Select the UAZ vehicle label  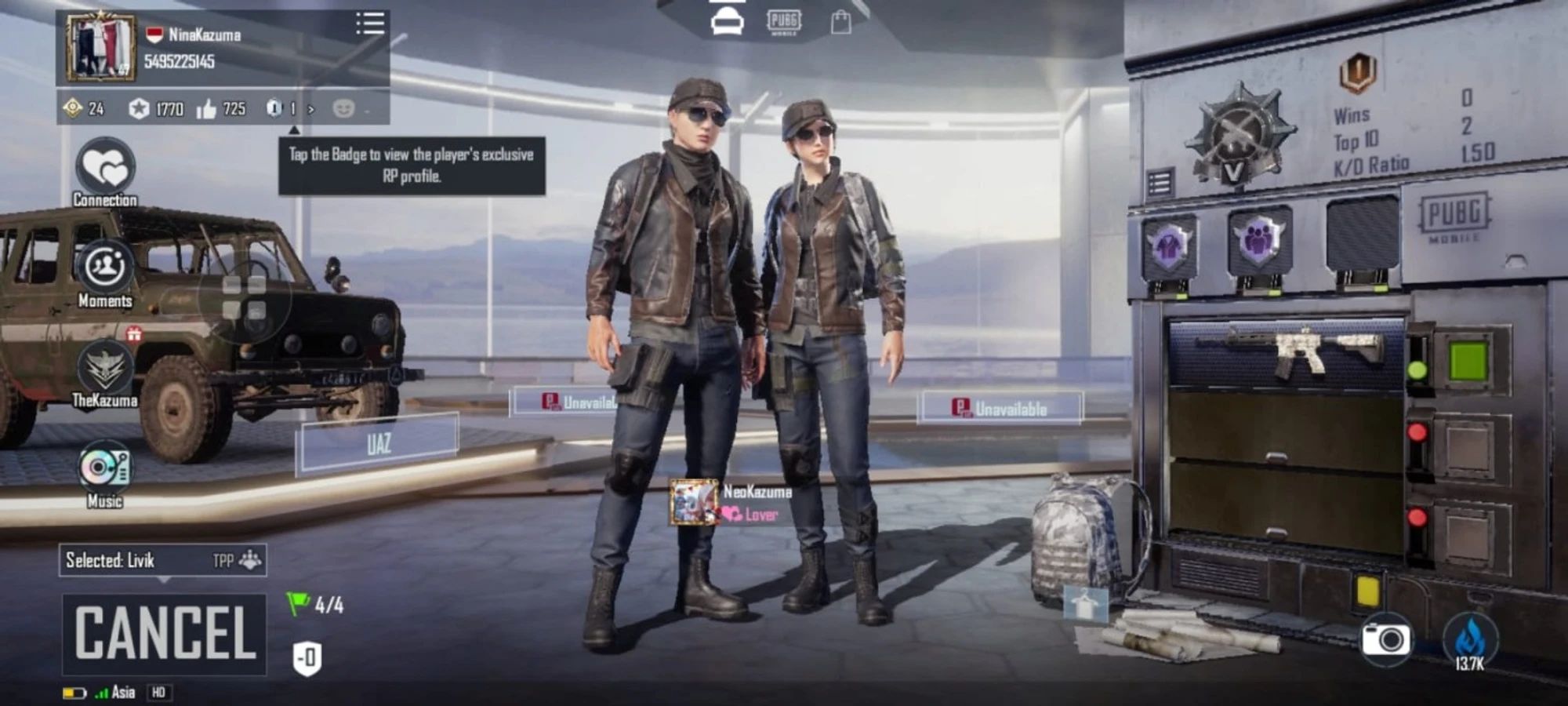377,444
